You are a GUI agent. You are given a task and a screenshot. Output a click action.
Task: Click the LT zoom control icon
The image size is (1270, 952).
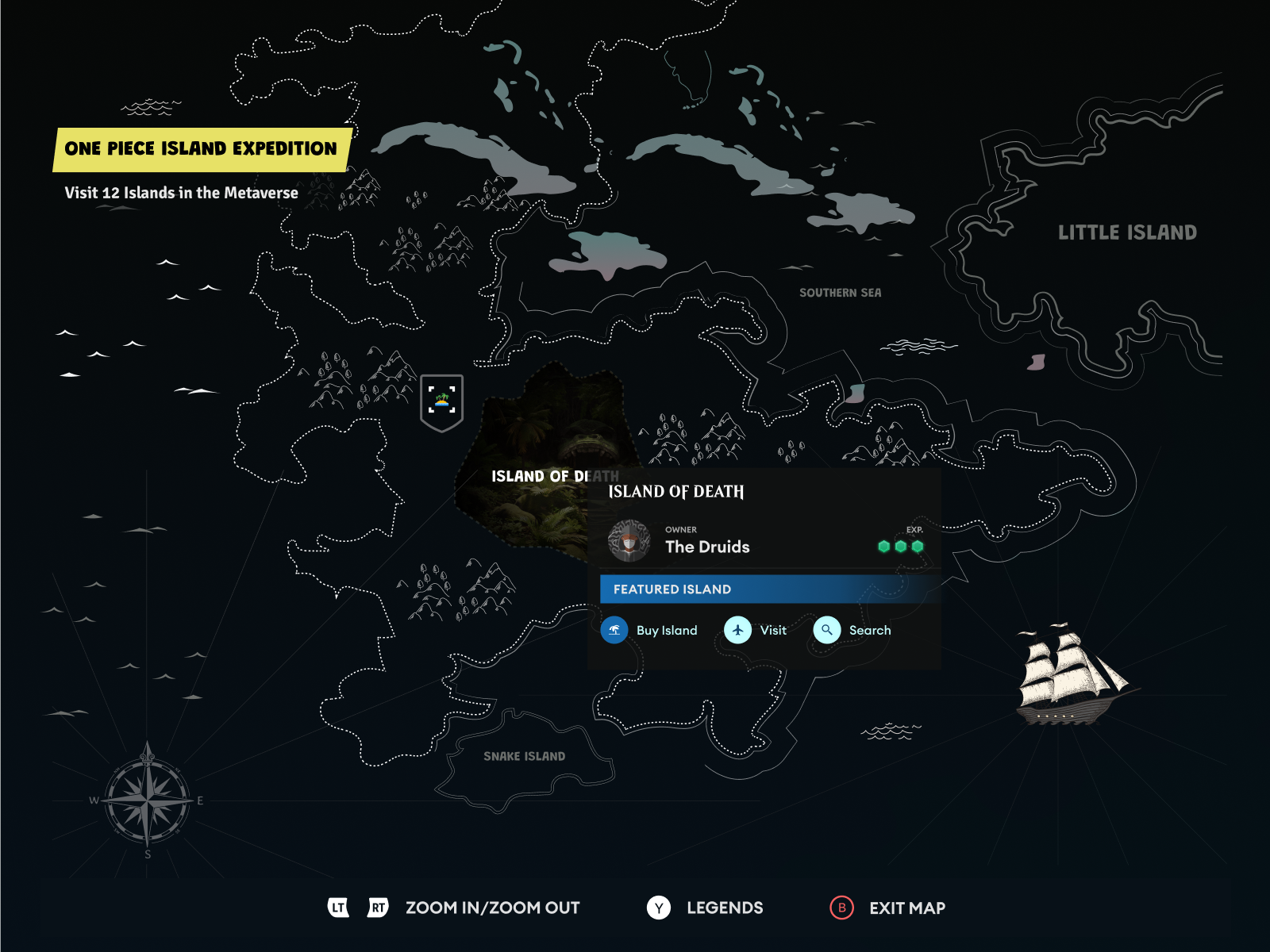[338, 908]
